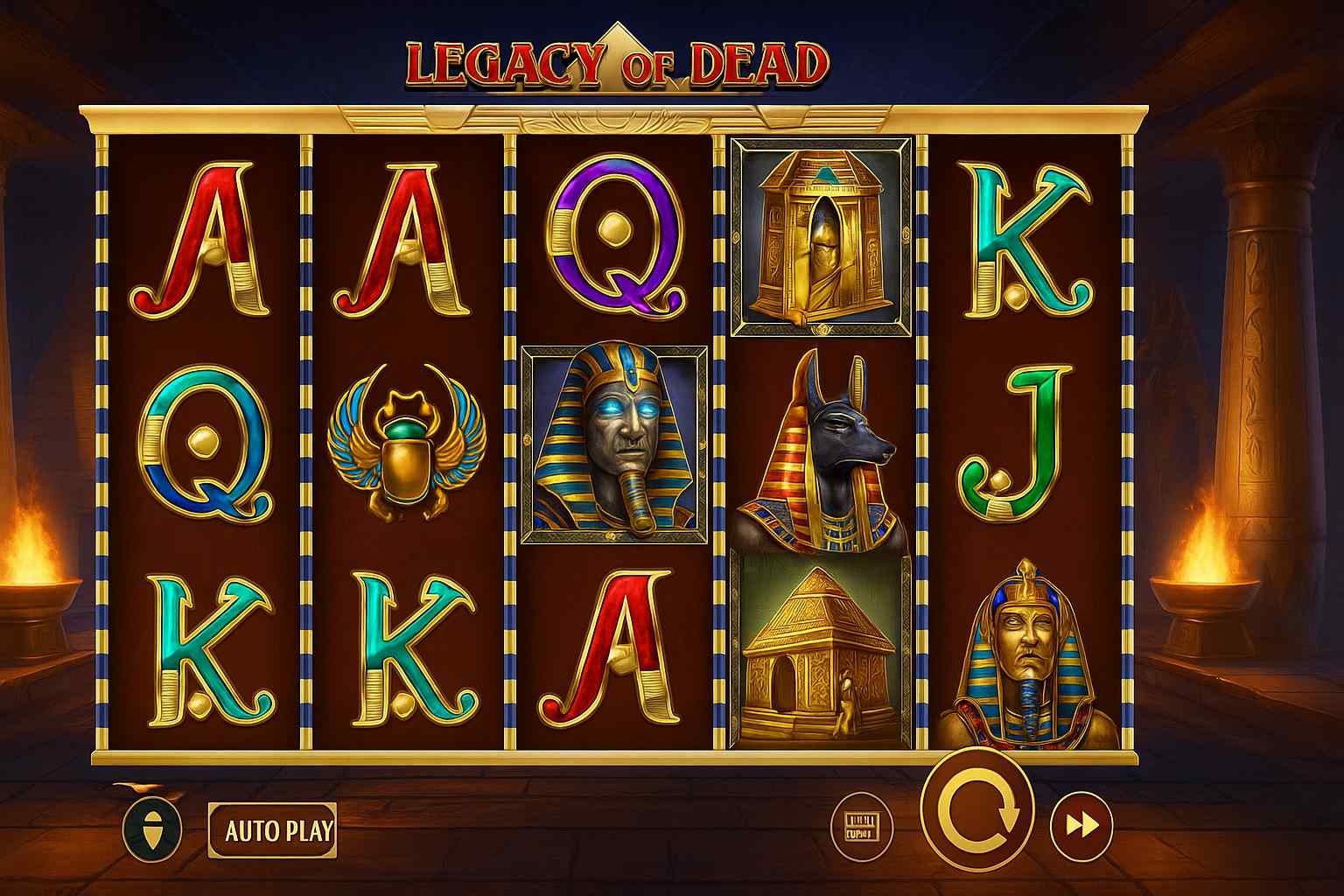Click the Legacy of Dead title logo
Viewport: 1344px width, 896px height.
tap(612, 61)
